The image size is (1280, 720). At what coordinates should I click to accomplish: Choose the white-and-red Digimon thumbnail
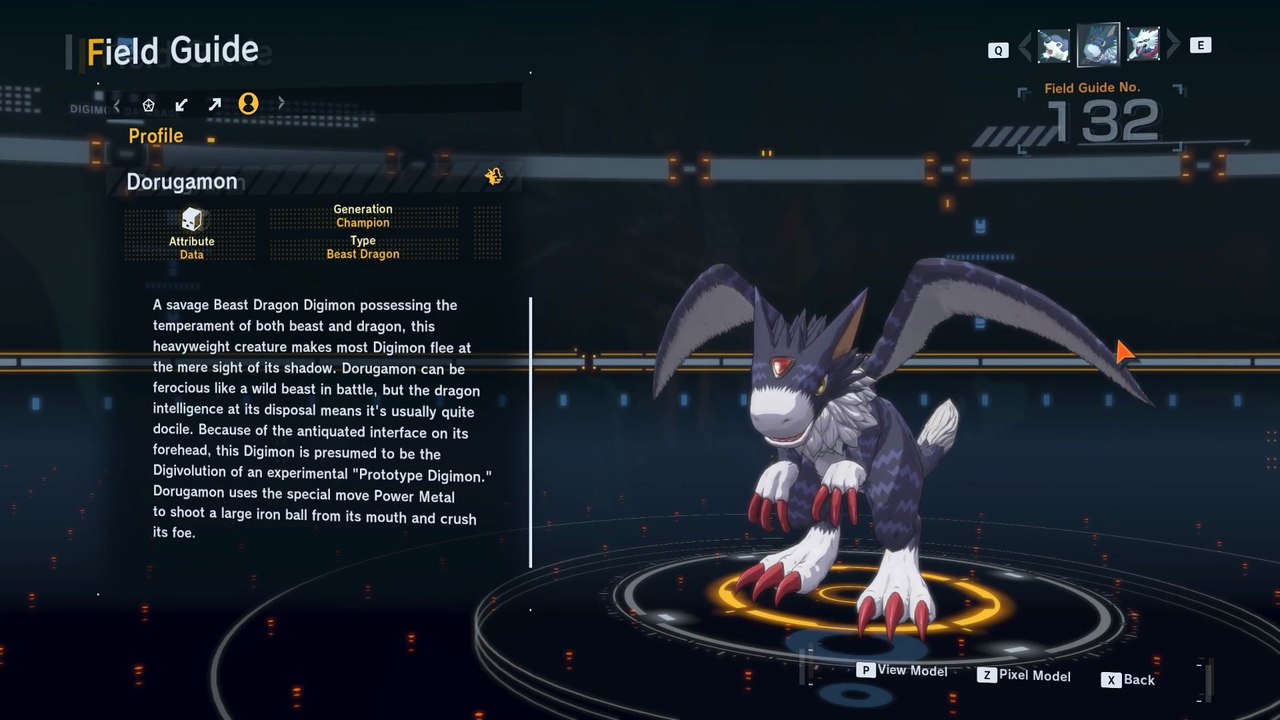tap(1142, 45)
